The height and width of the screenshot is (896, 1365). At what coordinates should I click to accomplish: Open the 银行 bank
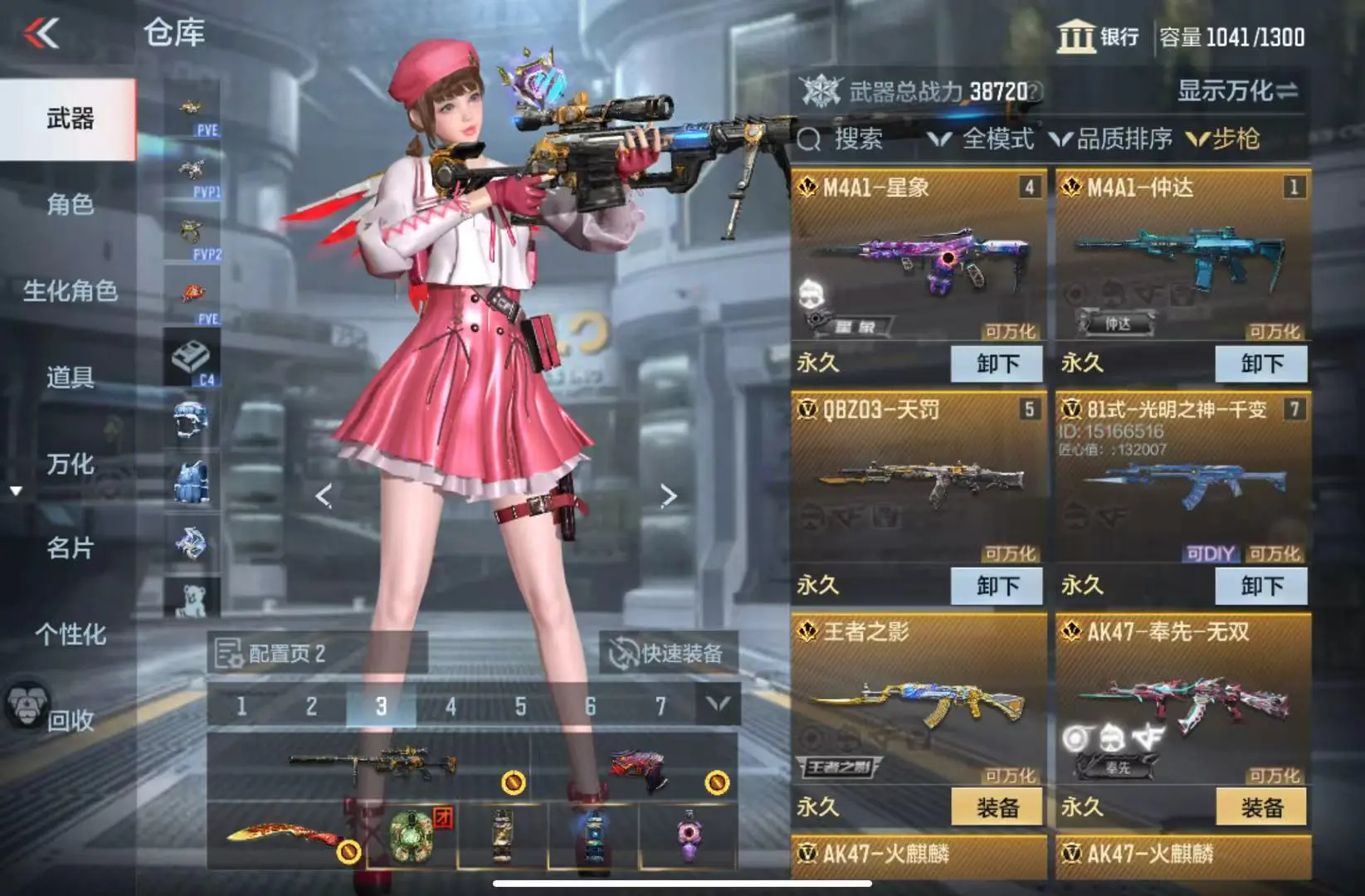1098,37
